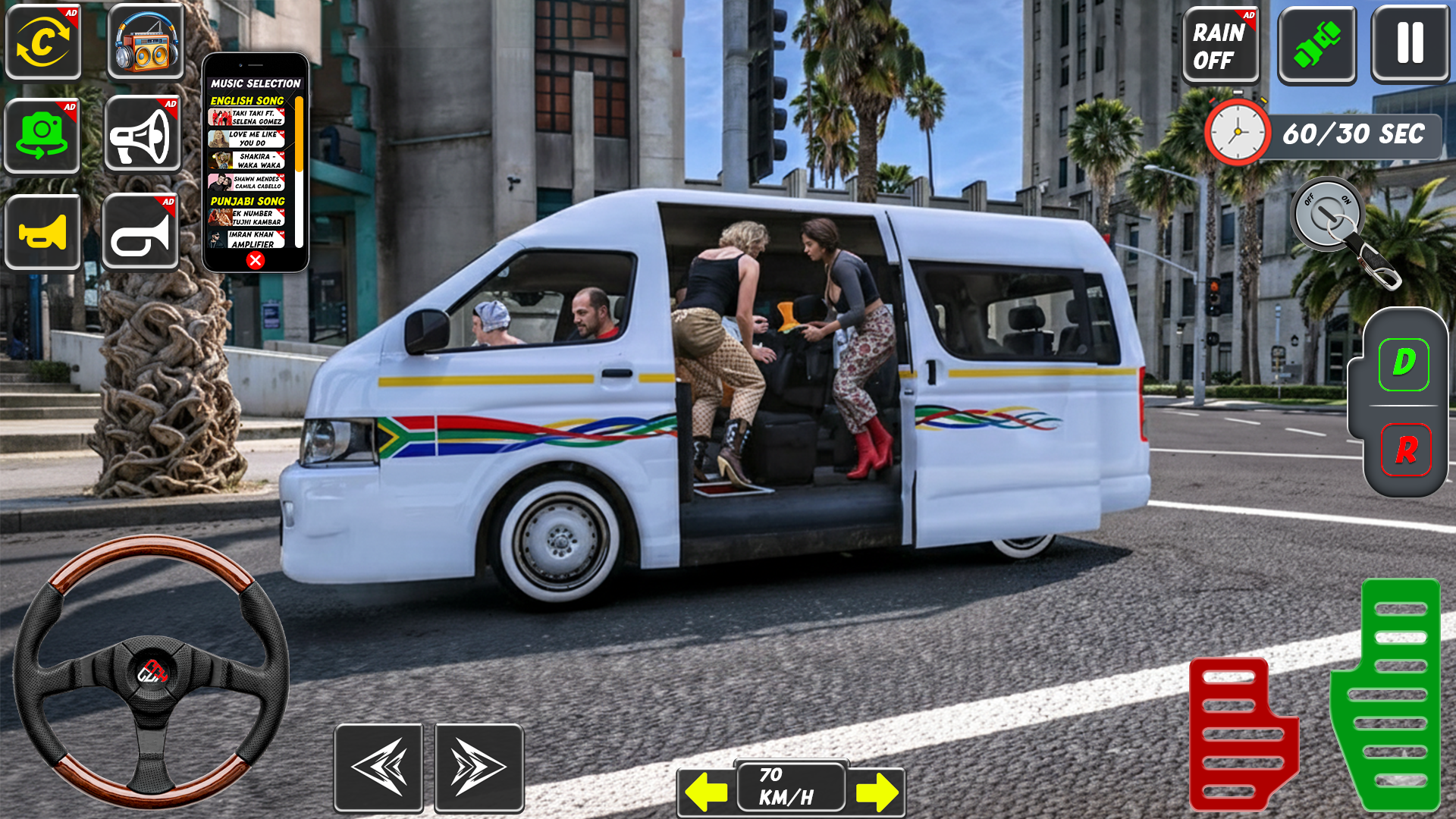Restart the level with the yellow reset icon

click(43, 42)
